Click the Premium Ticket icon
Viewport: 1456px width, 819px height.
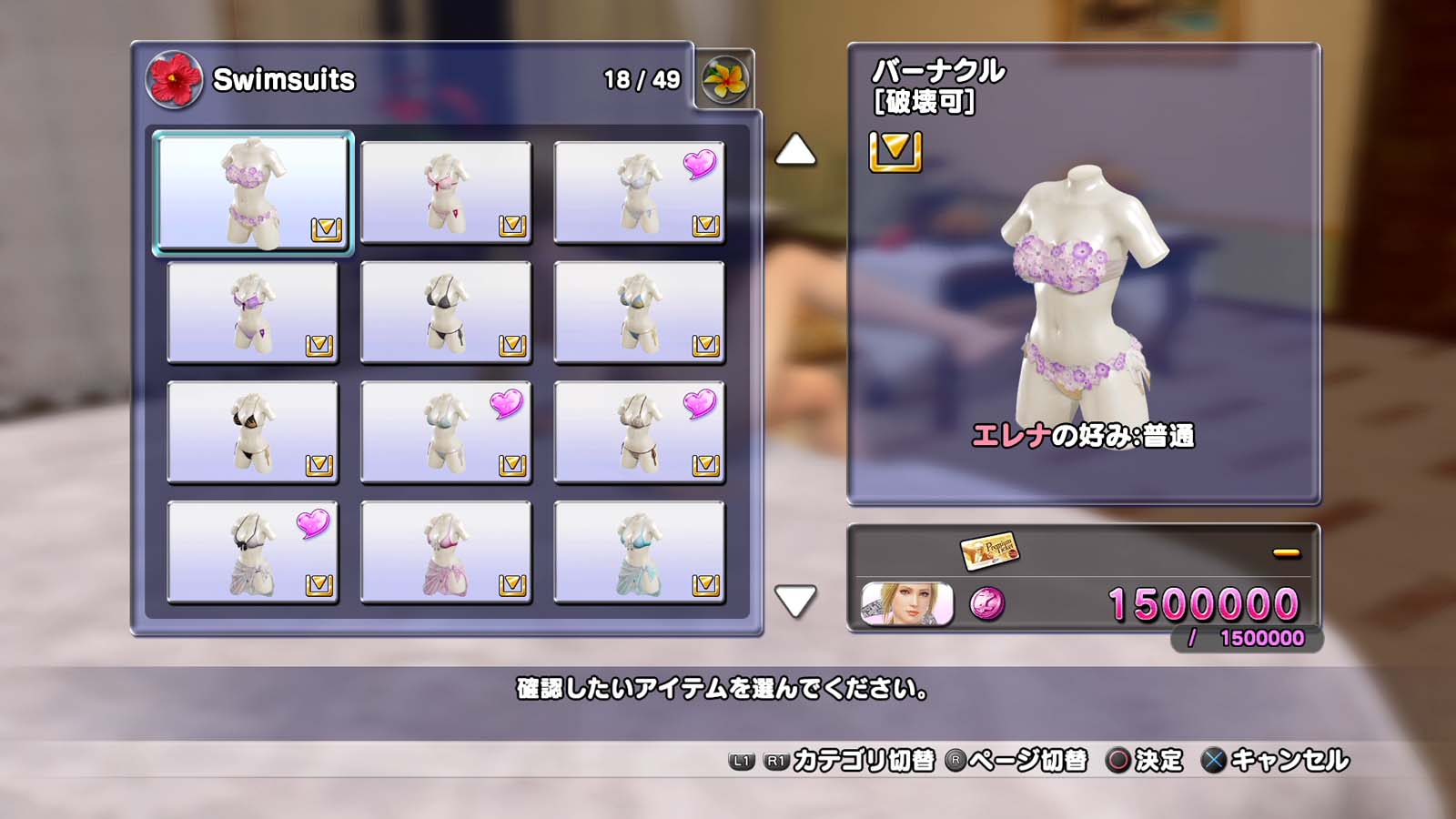coord(989,550)
